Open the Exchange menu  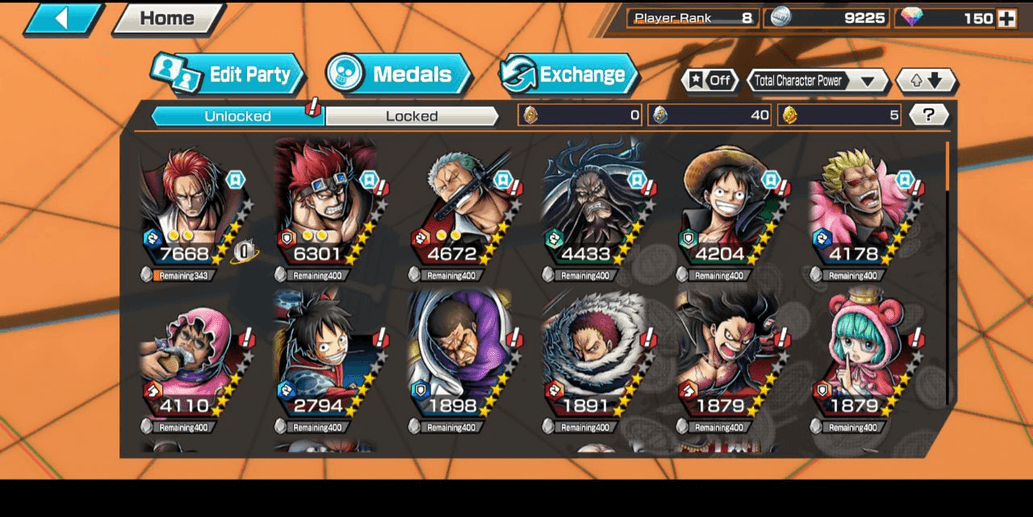(568, 74)
